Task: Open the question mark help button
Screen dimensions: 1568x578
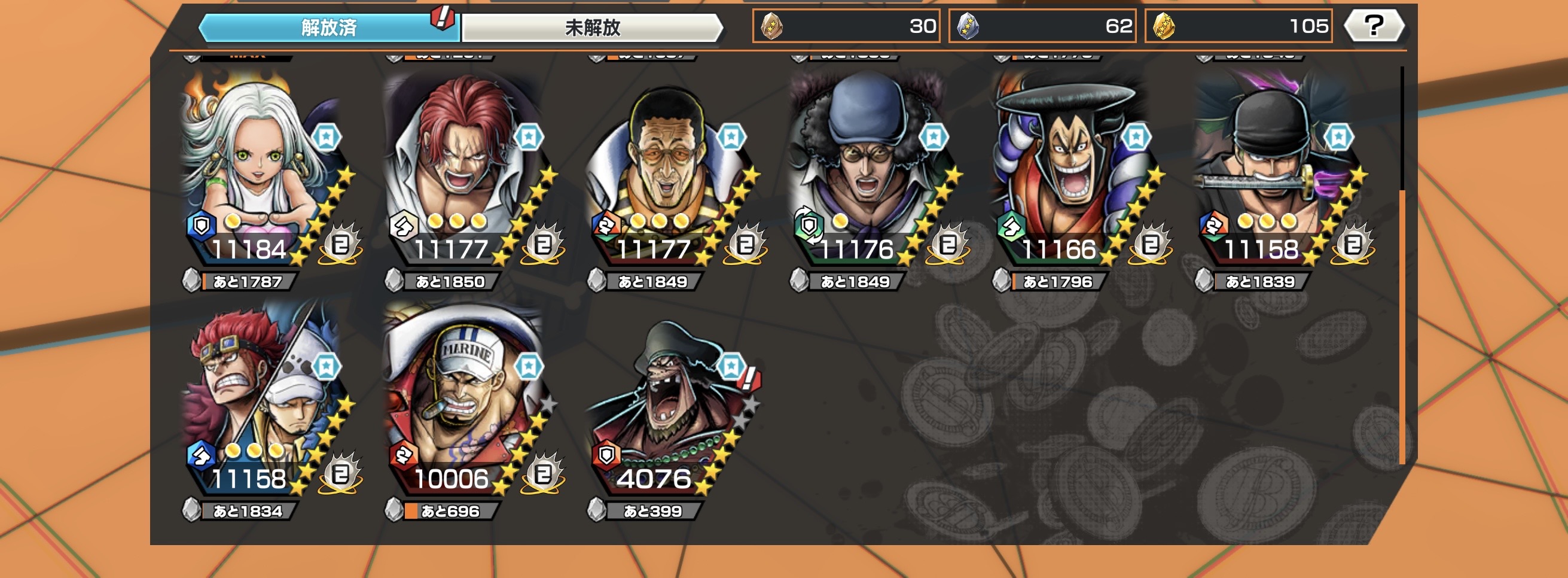Action: [1374, 26]
